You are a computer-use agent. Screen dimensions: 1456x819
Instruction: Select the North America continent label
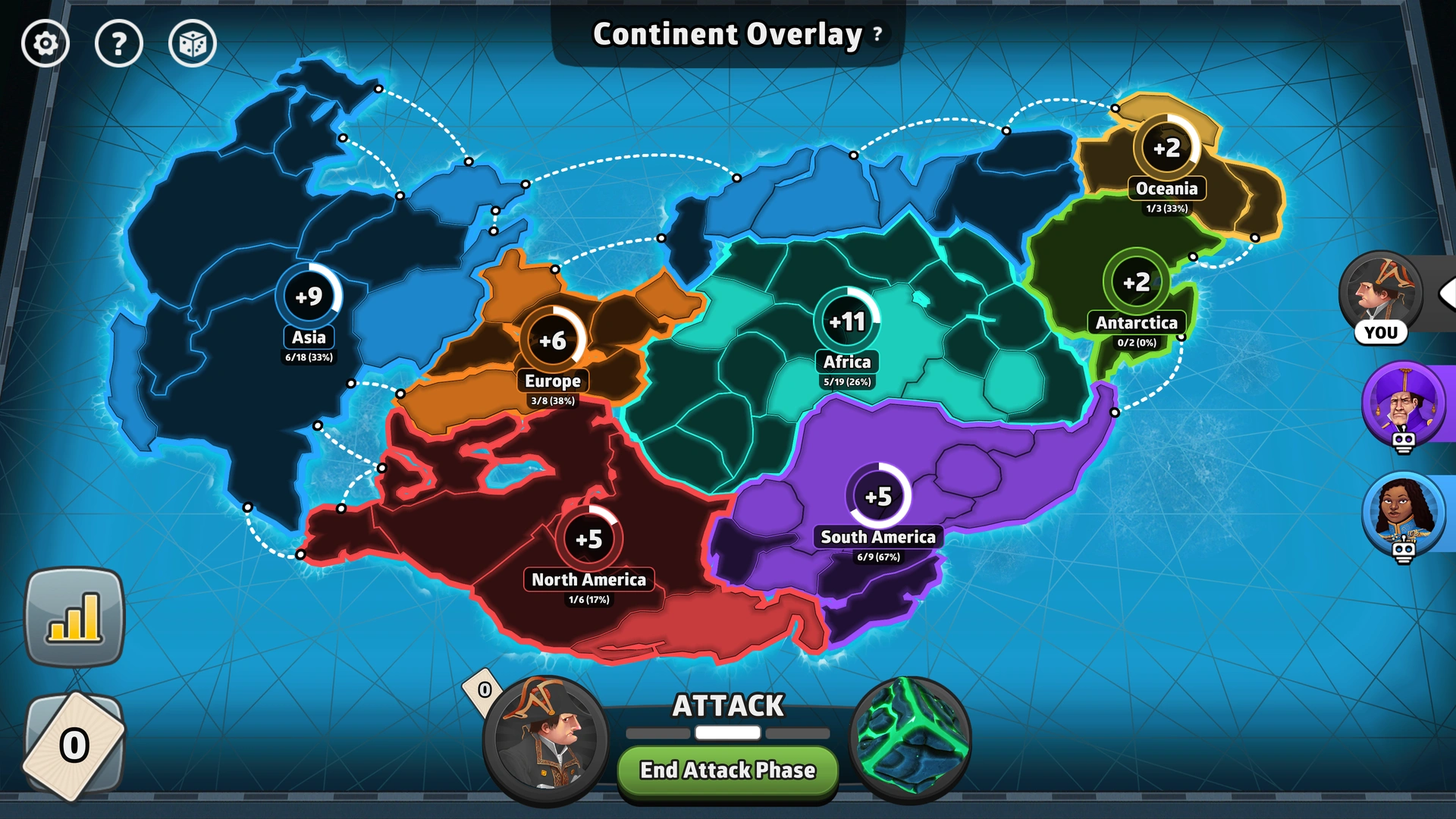(589, 580)
